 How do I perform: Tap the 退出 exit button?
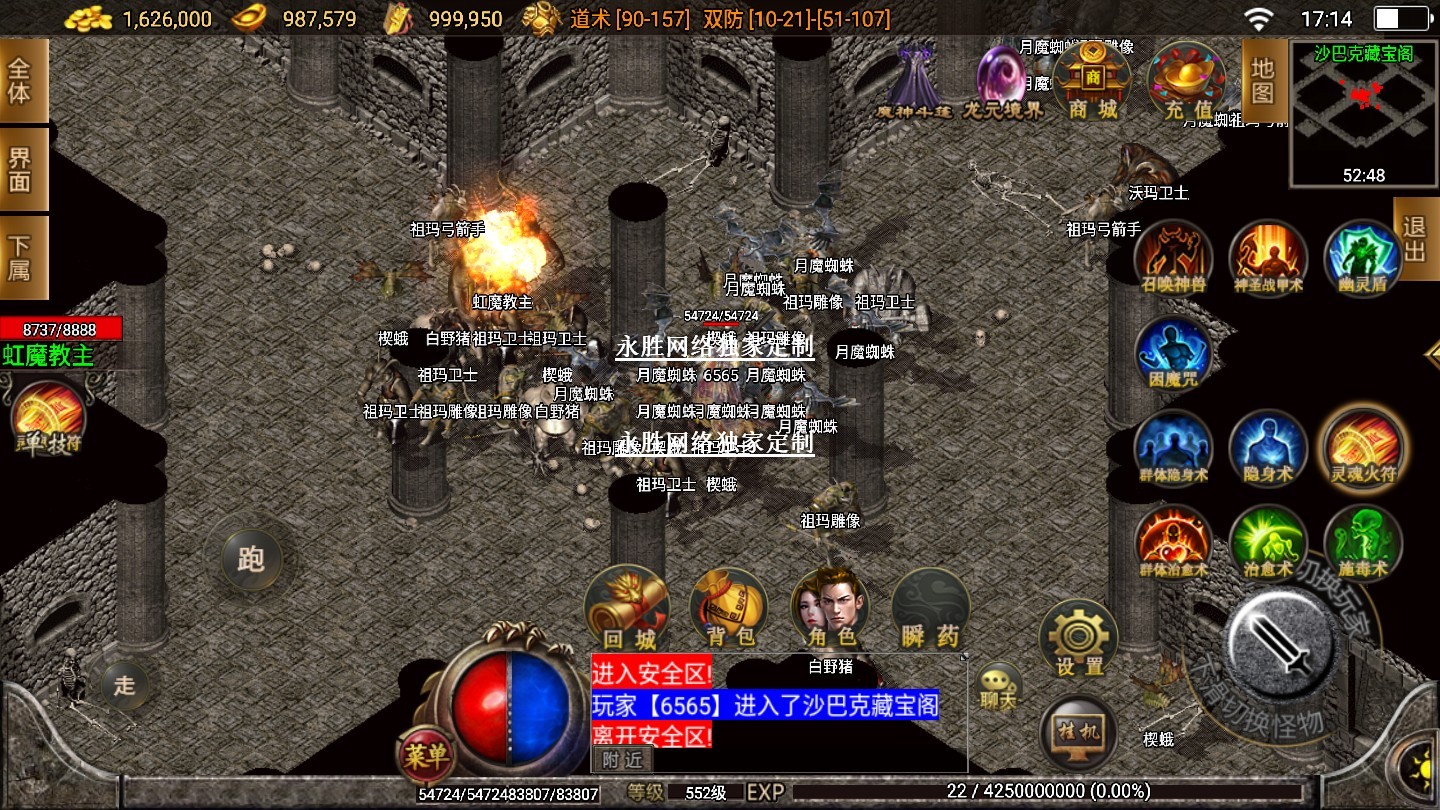pyautogui.click(x=1415, y=239)
